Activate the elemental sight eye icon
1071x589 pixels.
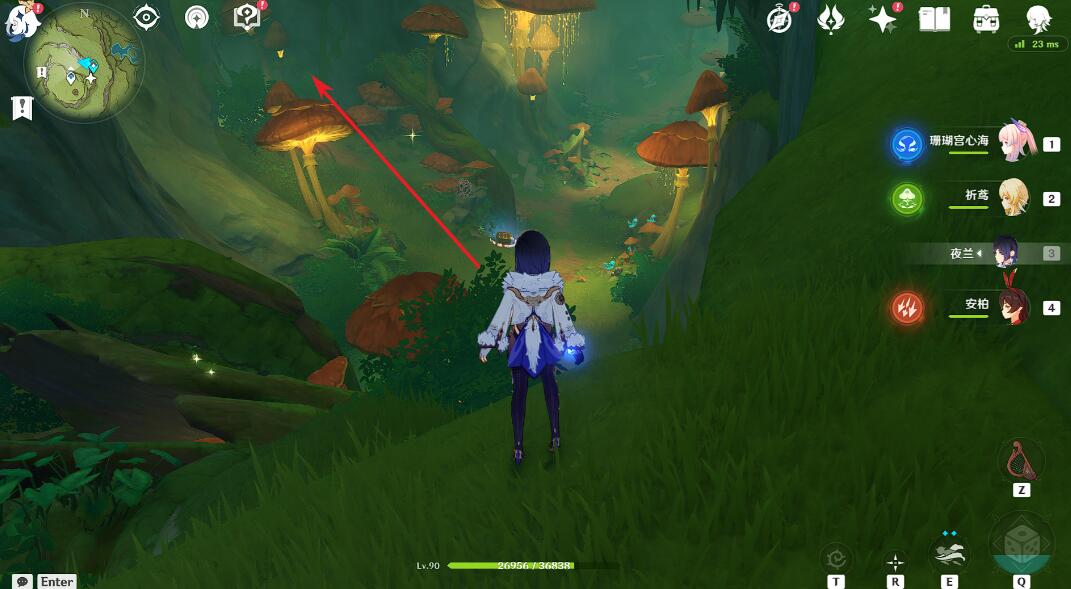pos(147,17)
